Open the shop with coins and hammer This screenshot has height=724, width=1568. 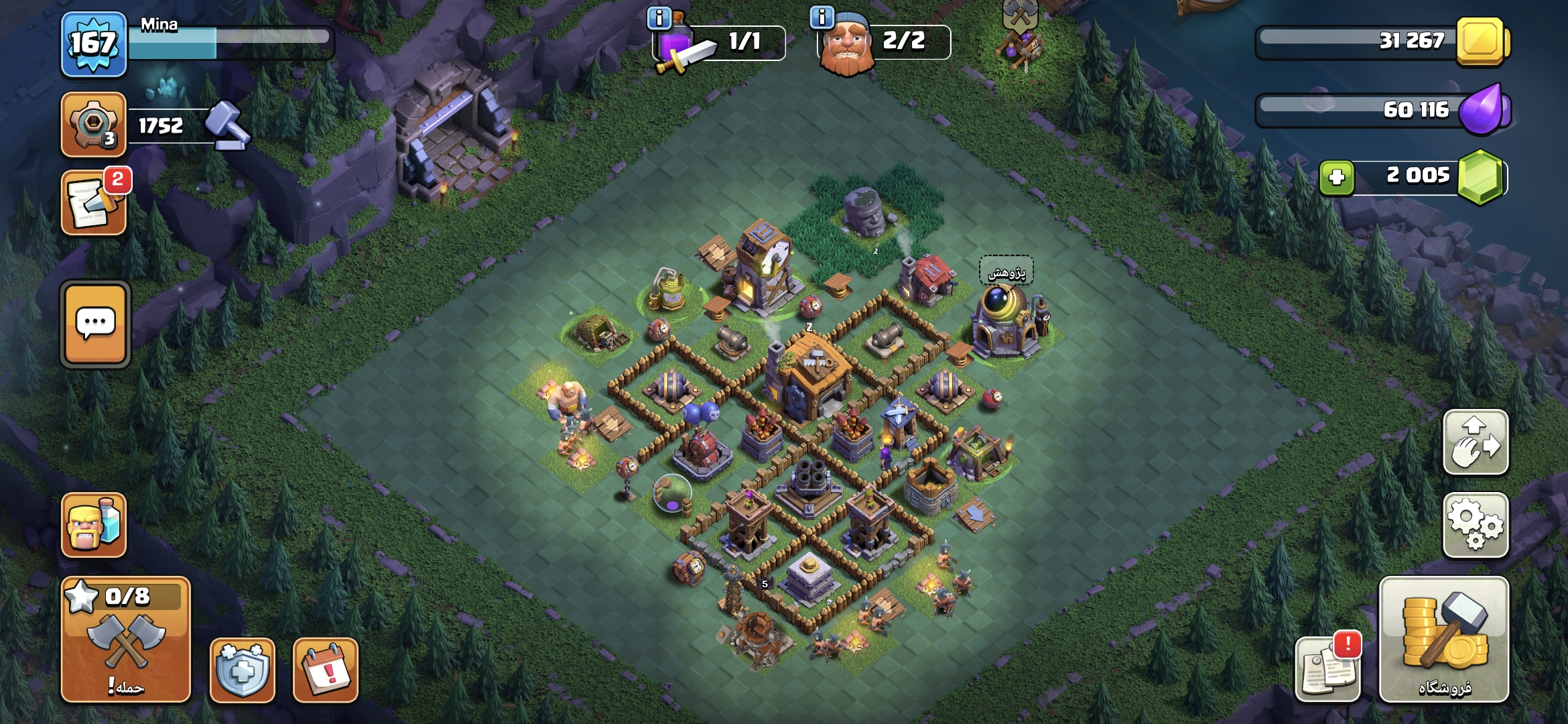coord(1444,640)
